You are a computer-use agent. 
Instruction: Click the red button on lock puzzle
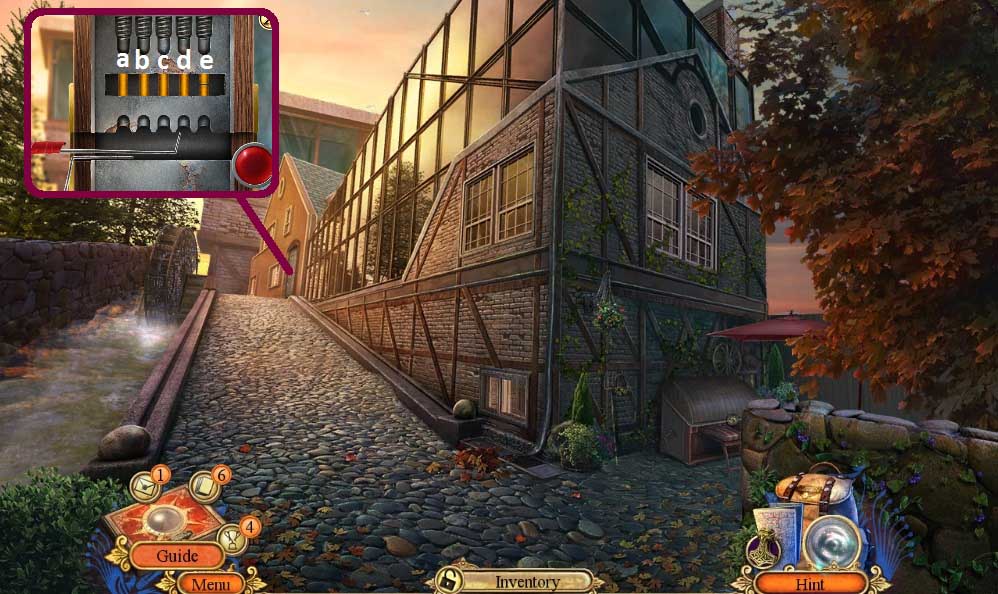click(x=254, y=164)
